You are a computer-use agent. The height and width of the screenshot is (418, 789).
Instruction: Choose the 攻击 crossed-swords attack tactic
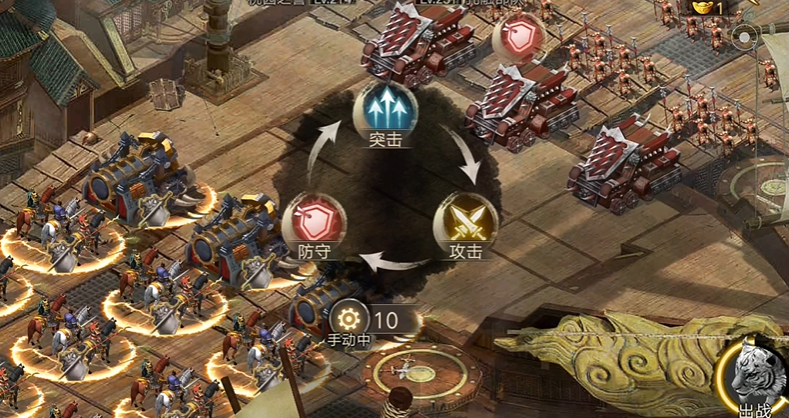[x=466, y=219]
